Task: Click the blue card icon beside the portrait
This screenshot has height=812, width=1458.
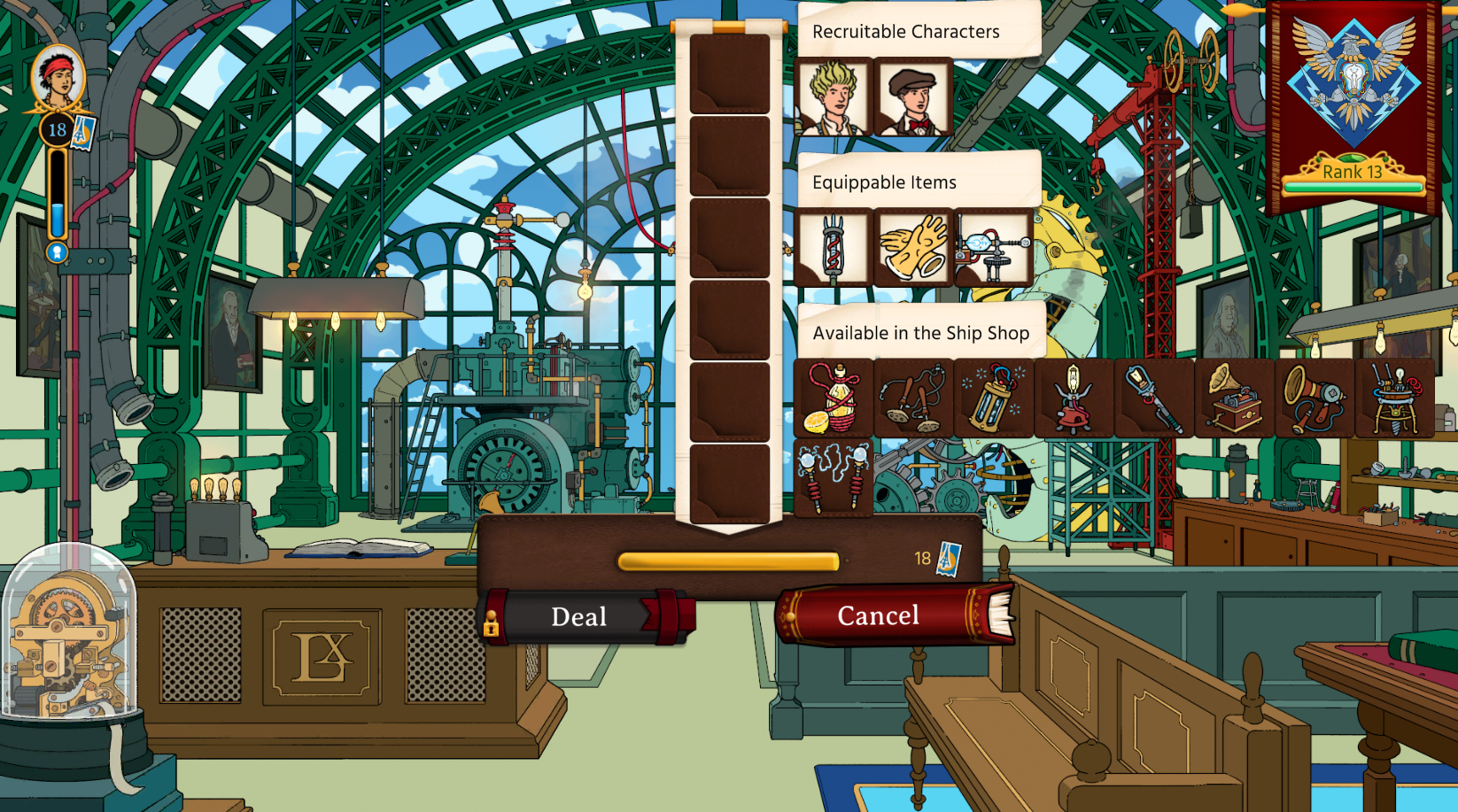Action: pyautogui.click(x=83, y=133)
